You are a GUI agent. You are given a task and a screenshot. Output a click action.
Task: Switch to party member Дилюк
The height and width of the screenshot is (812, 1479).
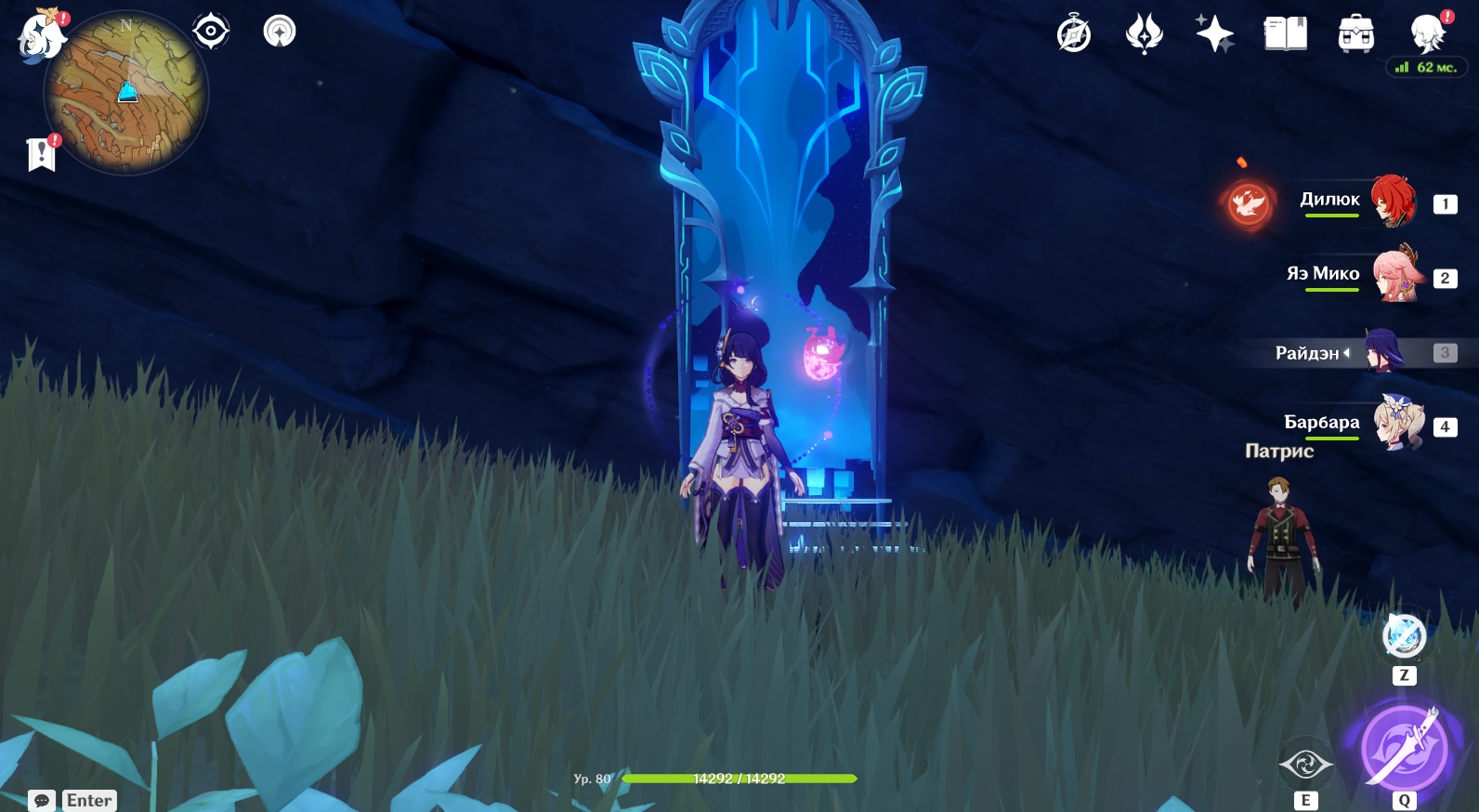coord(1393,201)
